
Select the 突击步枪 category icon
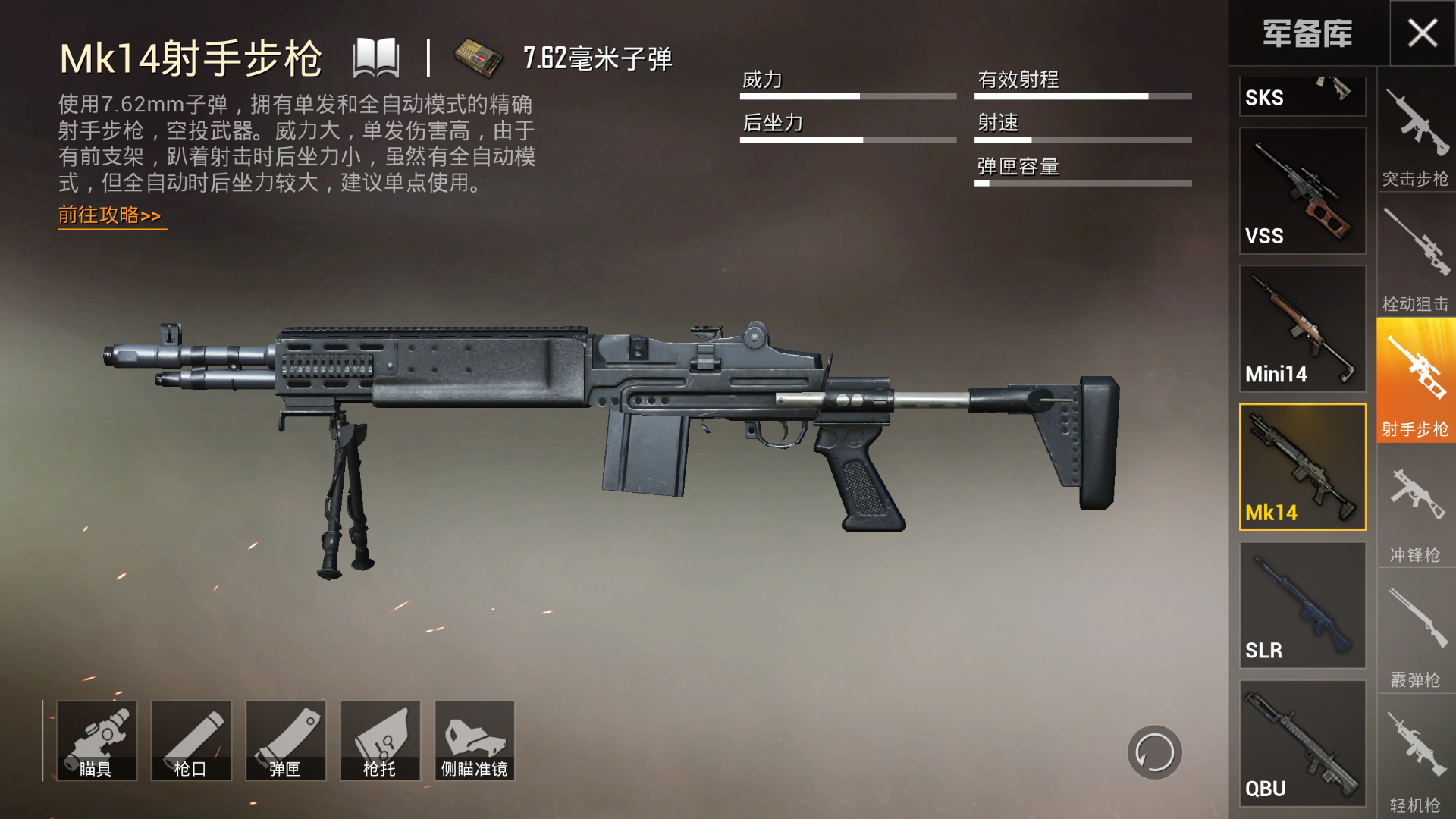[x=1415, y=136]
